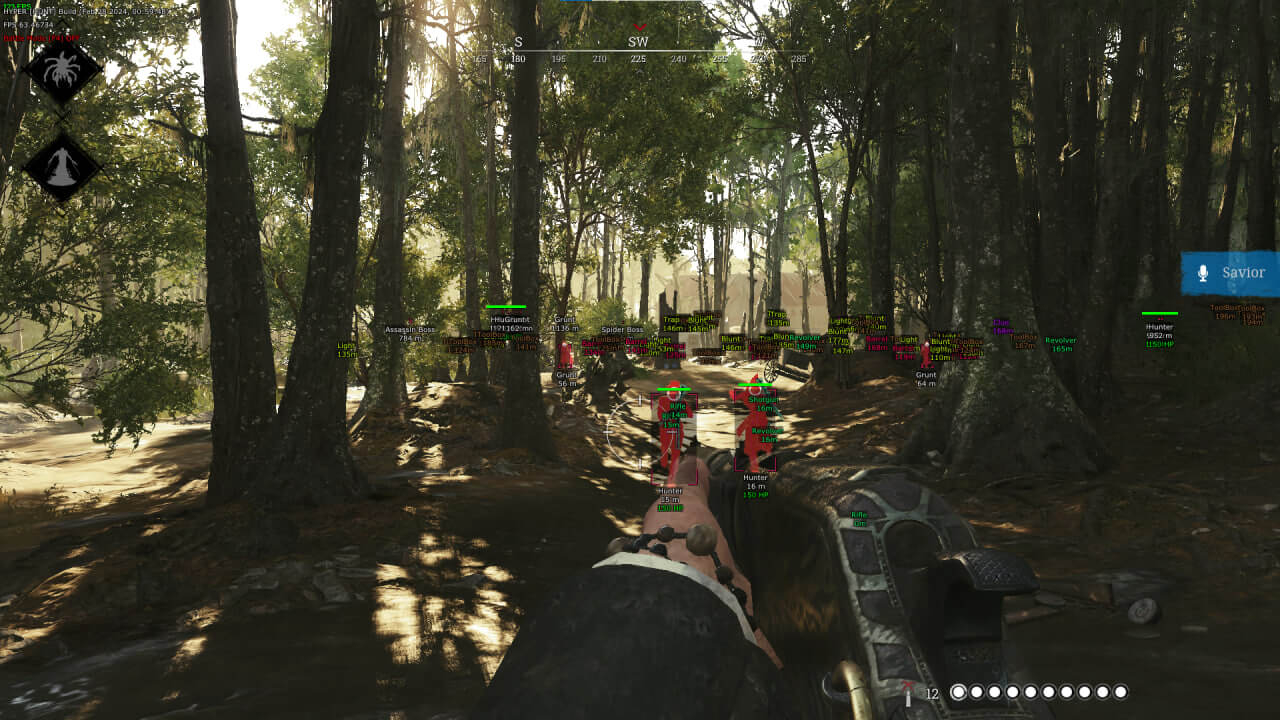Toggle the Battle Mode (F4) OFF indicator
This screenshot has height=720, width=1280.
[x=42, y=37]
